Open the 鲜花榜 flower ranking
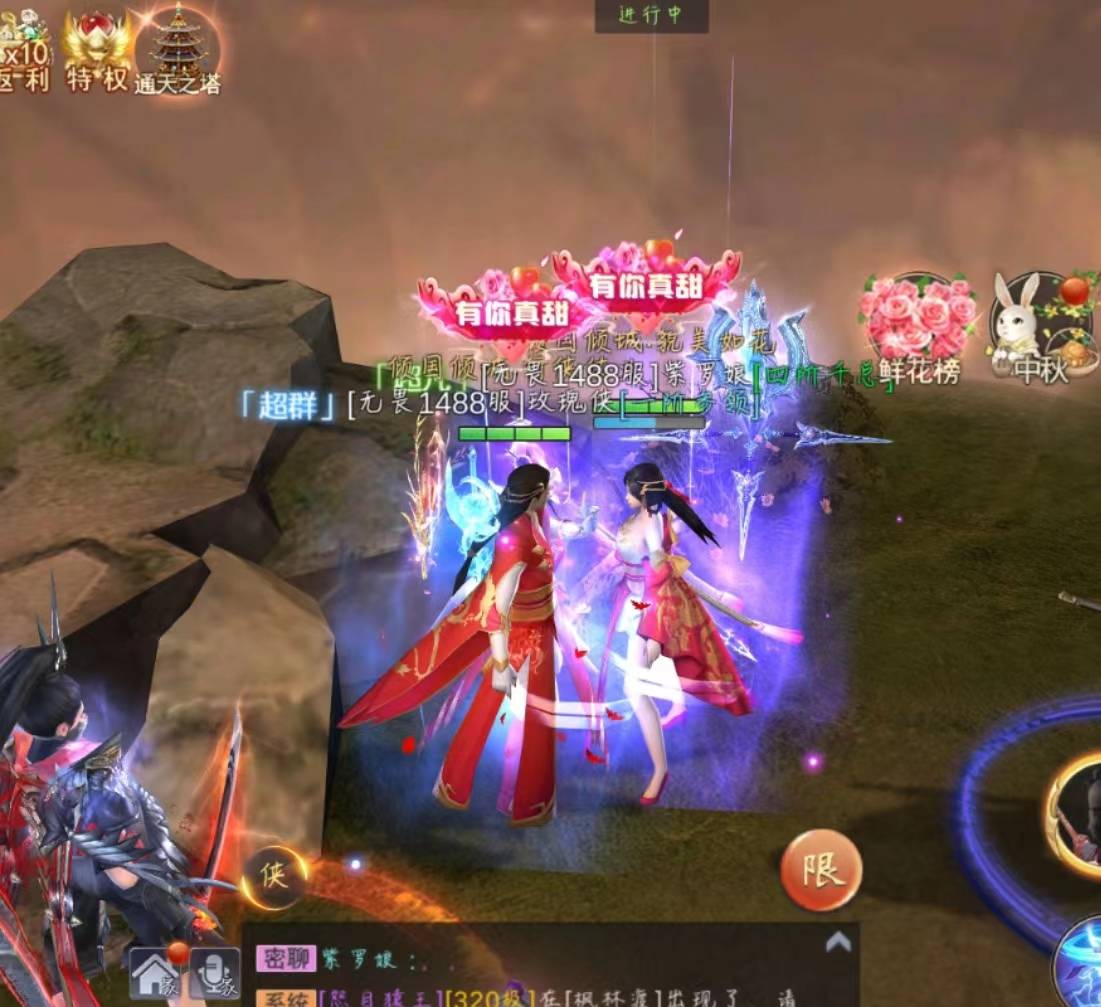This screenshot has width=1101, height=1007. [x=918, y=328]
